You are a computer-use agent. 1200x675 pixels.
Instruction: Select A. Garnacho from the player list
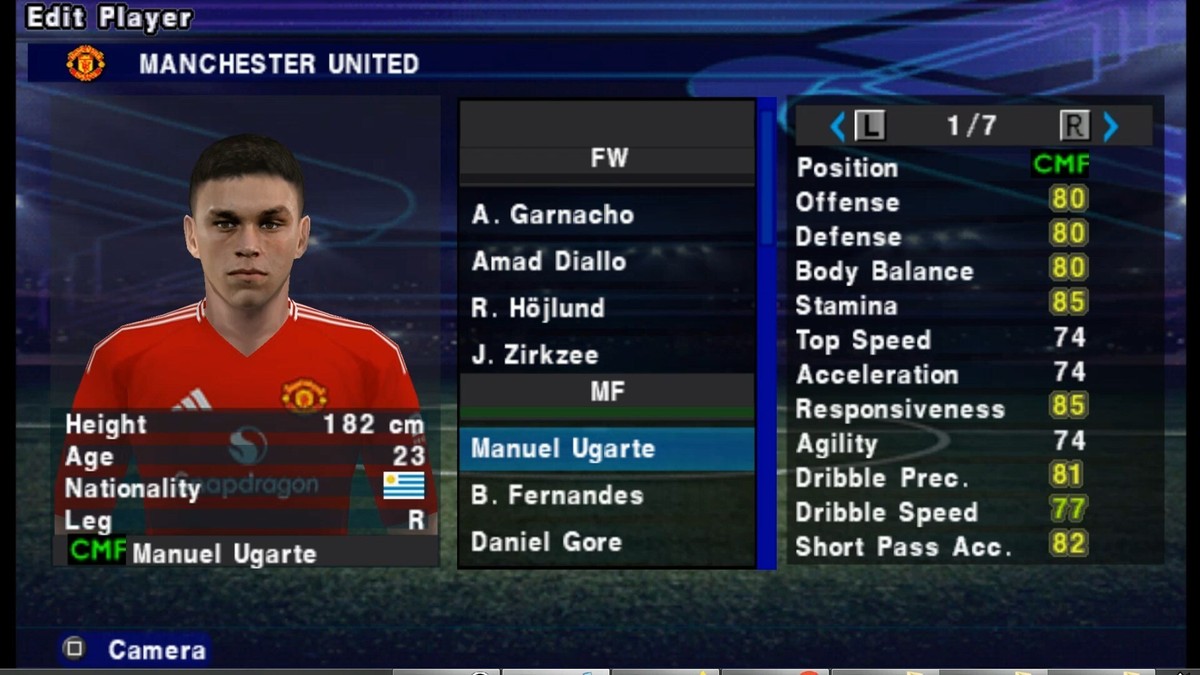[553, 215]
